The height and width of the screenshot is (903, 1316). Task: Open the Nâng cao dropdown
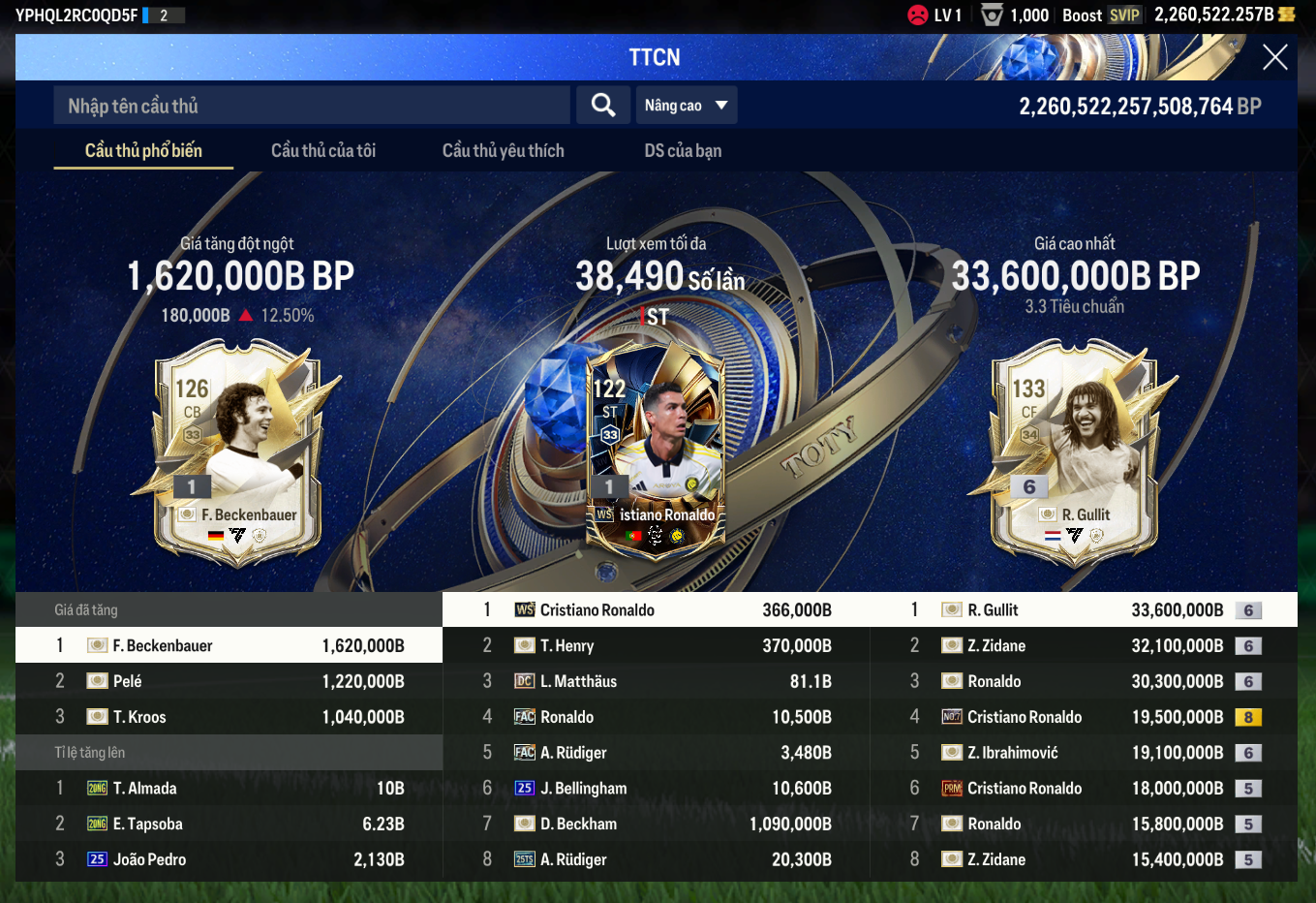pos(686,106)
